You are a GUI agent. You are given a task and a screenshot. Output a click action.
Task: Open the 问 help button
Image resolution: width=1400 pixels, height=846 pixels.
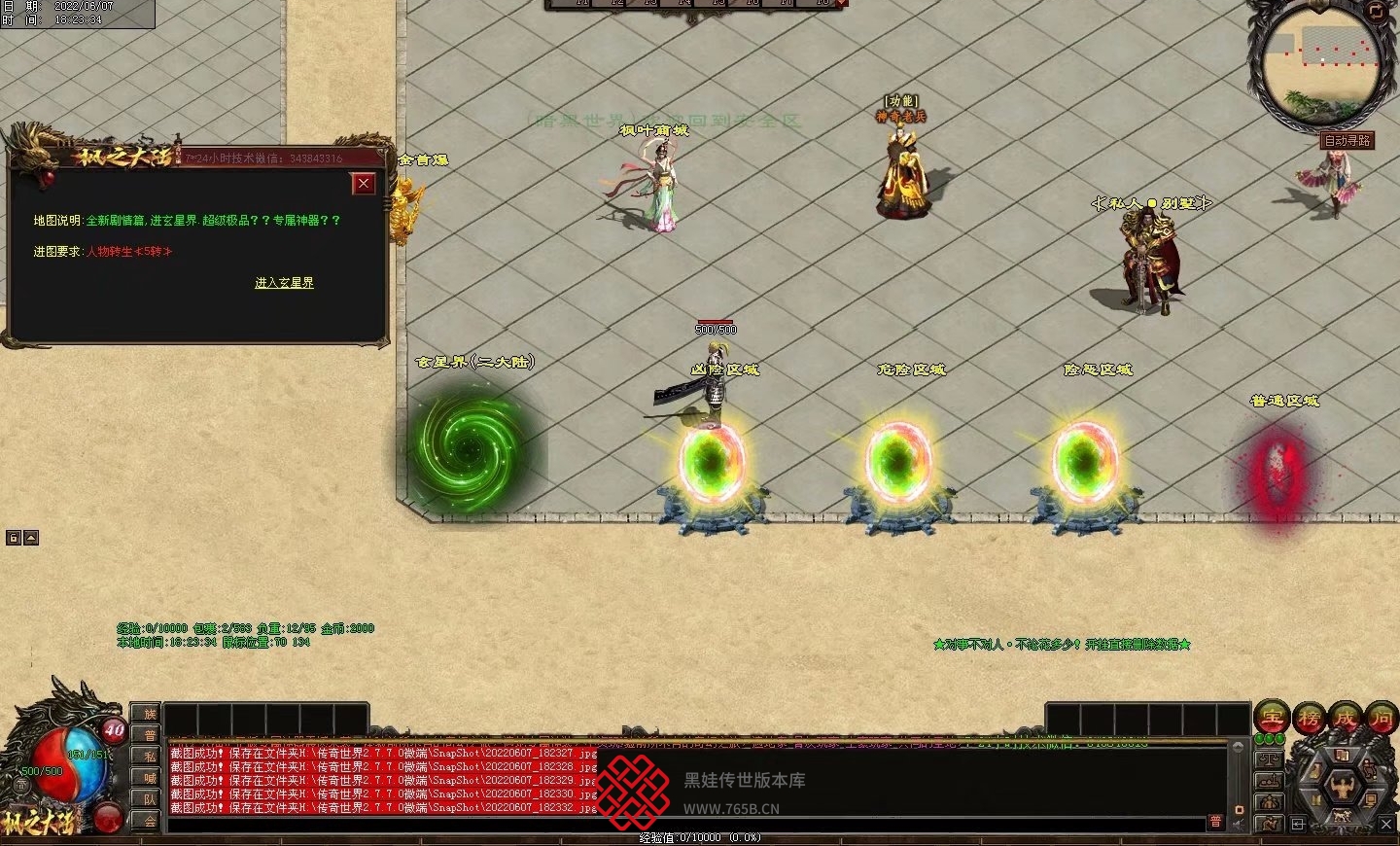(x=1382, y=718)
